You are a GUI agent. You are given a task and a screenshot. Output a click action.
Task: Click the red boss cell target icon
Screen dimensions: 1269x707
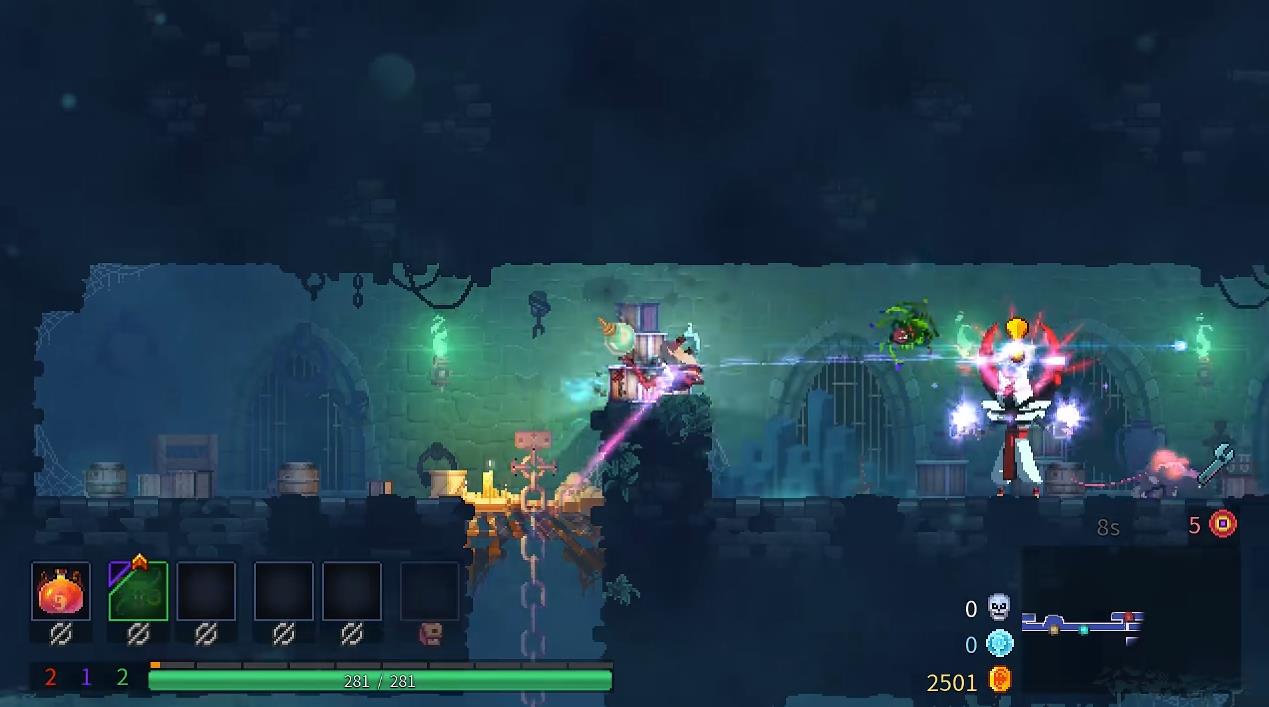(1223, 524)
